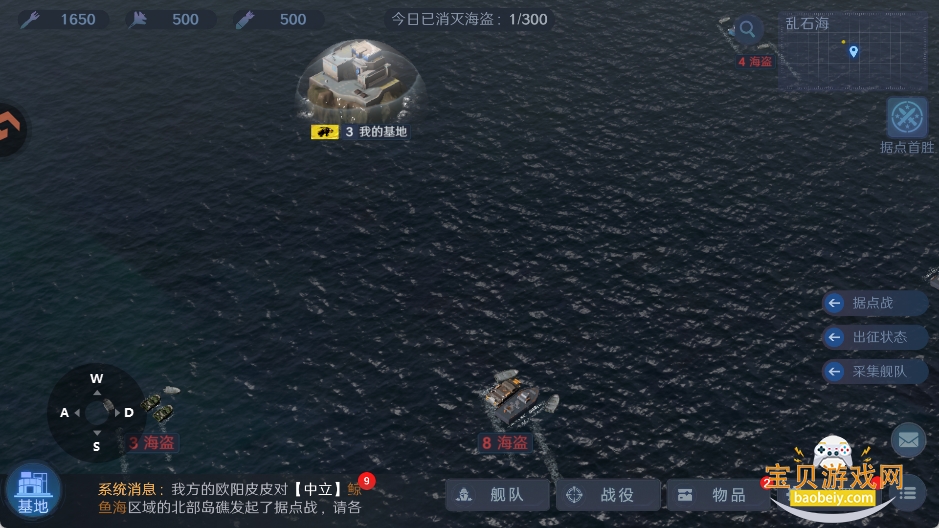Screen dimensions: 939x528
Task: Open the mail envelope icon
Action: (x=907, y=439)
